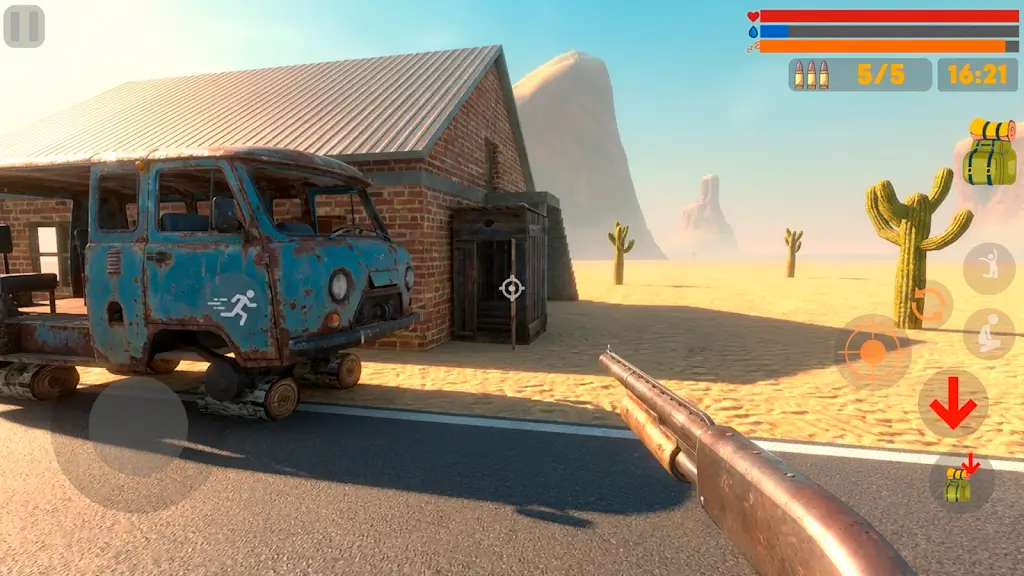Tap the crouch button

[988, 334]
